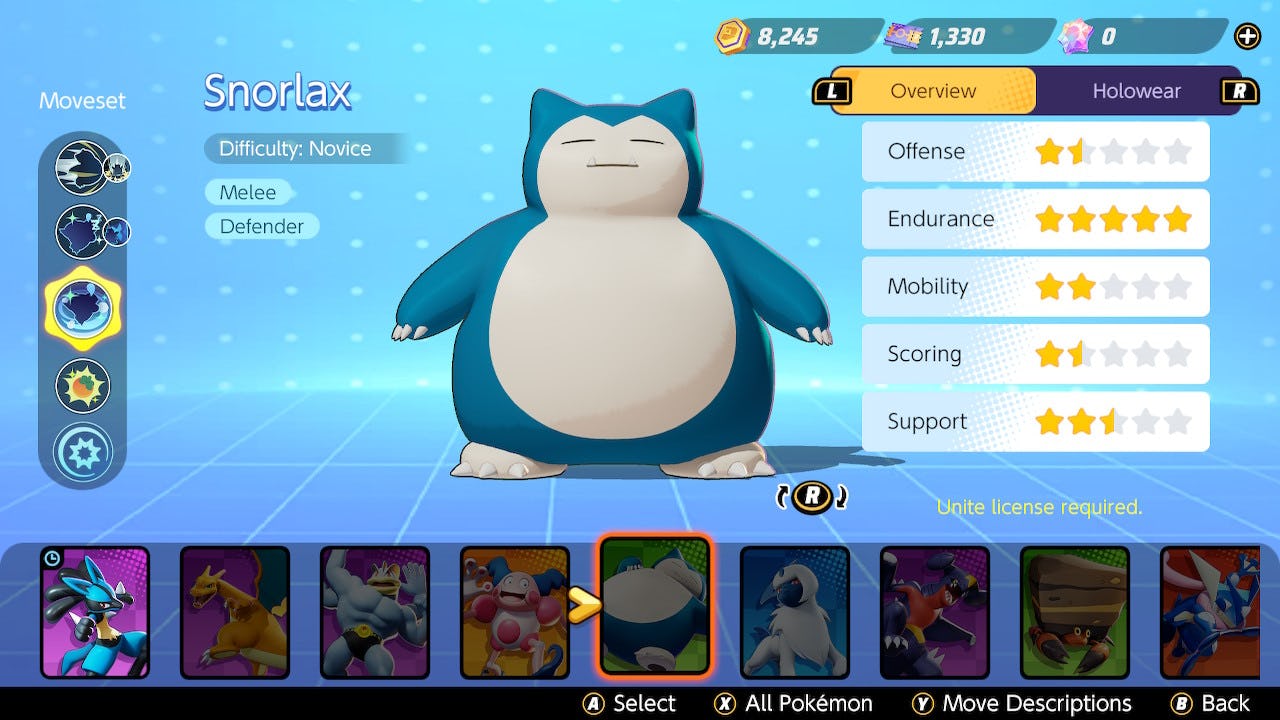Choose the Charizard card
Screen dimensions: 1280x720
click(x=235, y=611)
